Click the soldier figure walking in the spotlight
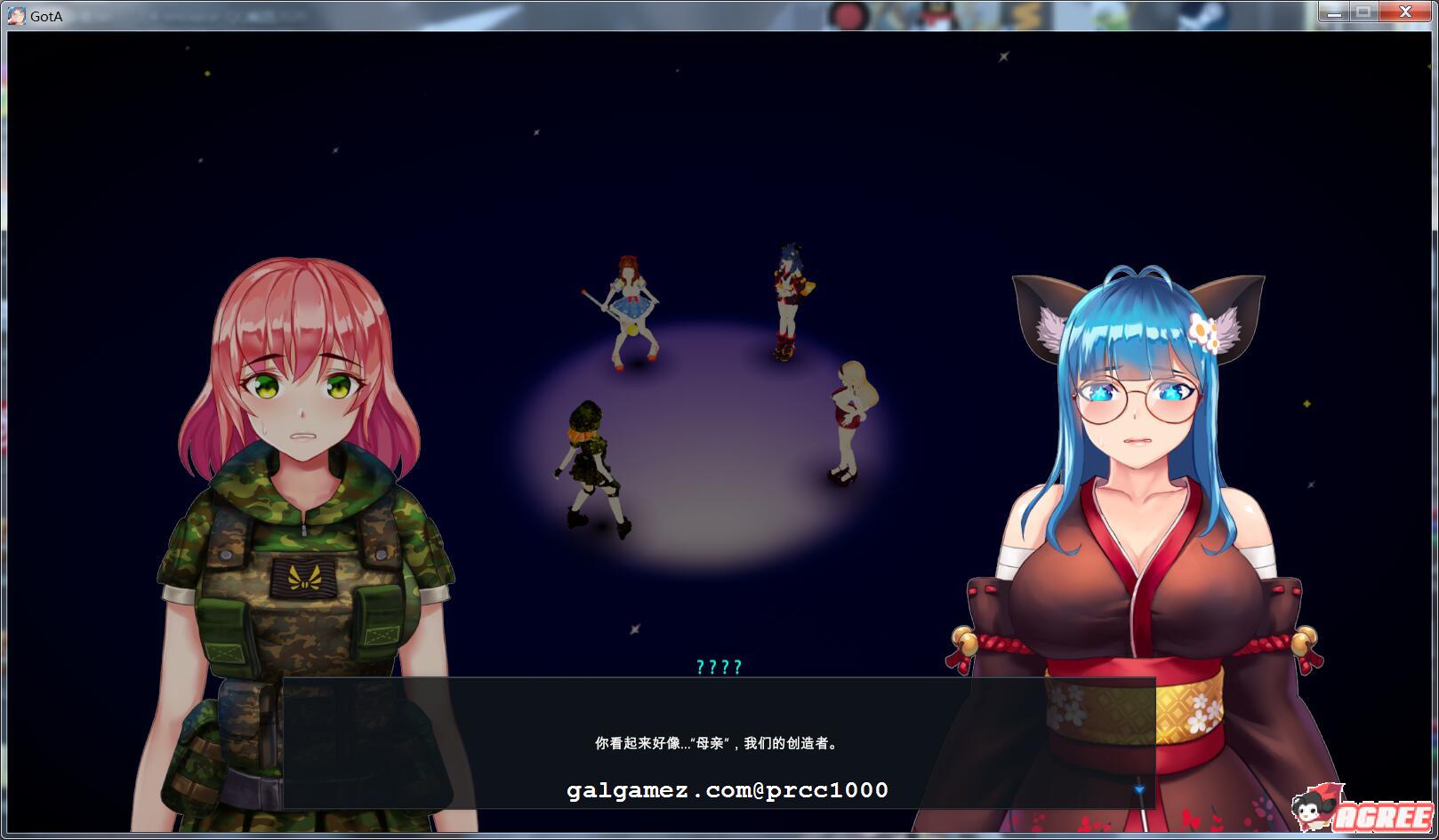Viewport: 1439px width, 840px height. 591,462
